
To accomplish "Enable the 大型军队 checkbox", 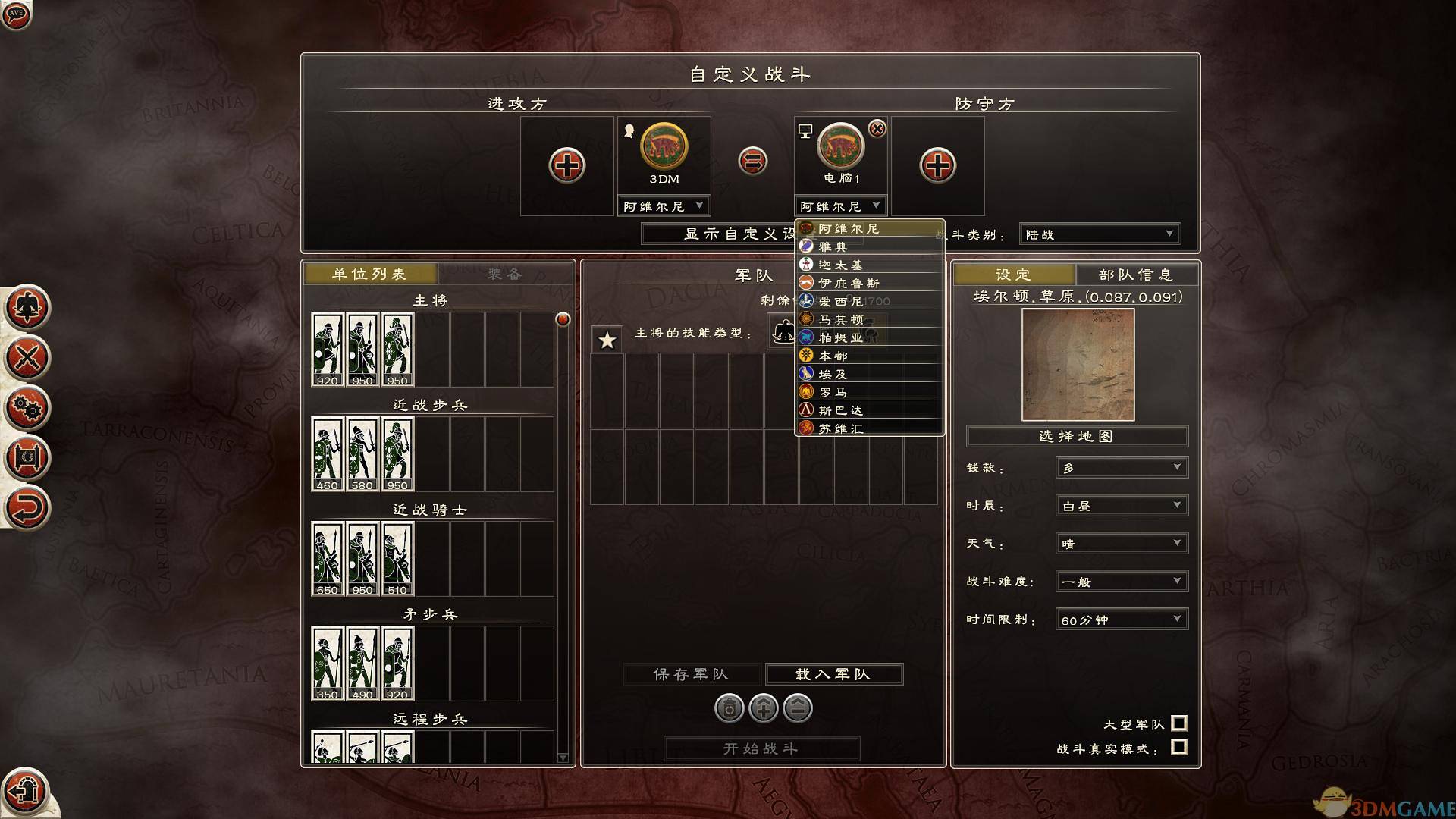I will [1179, 723].
